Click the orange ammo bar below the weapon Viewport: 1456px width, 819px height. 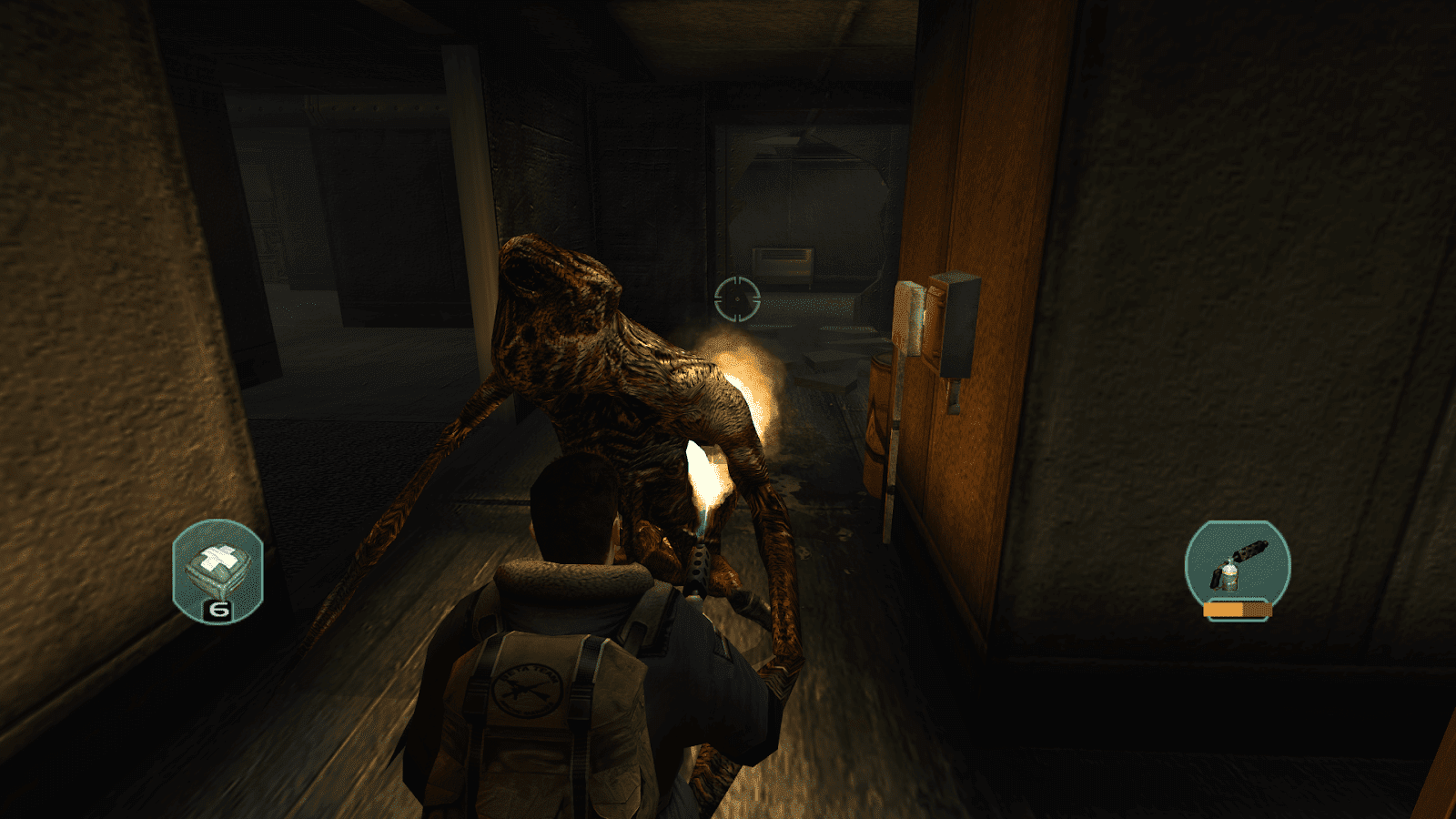point(1238,608)
